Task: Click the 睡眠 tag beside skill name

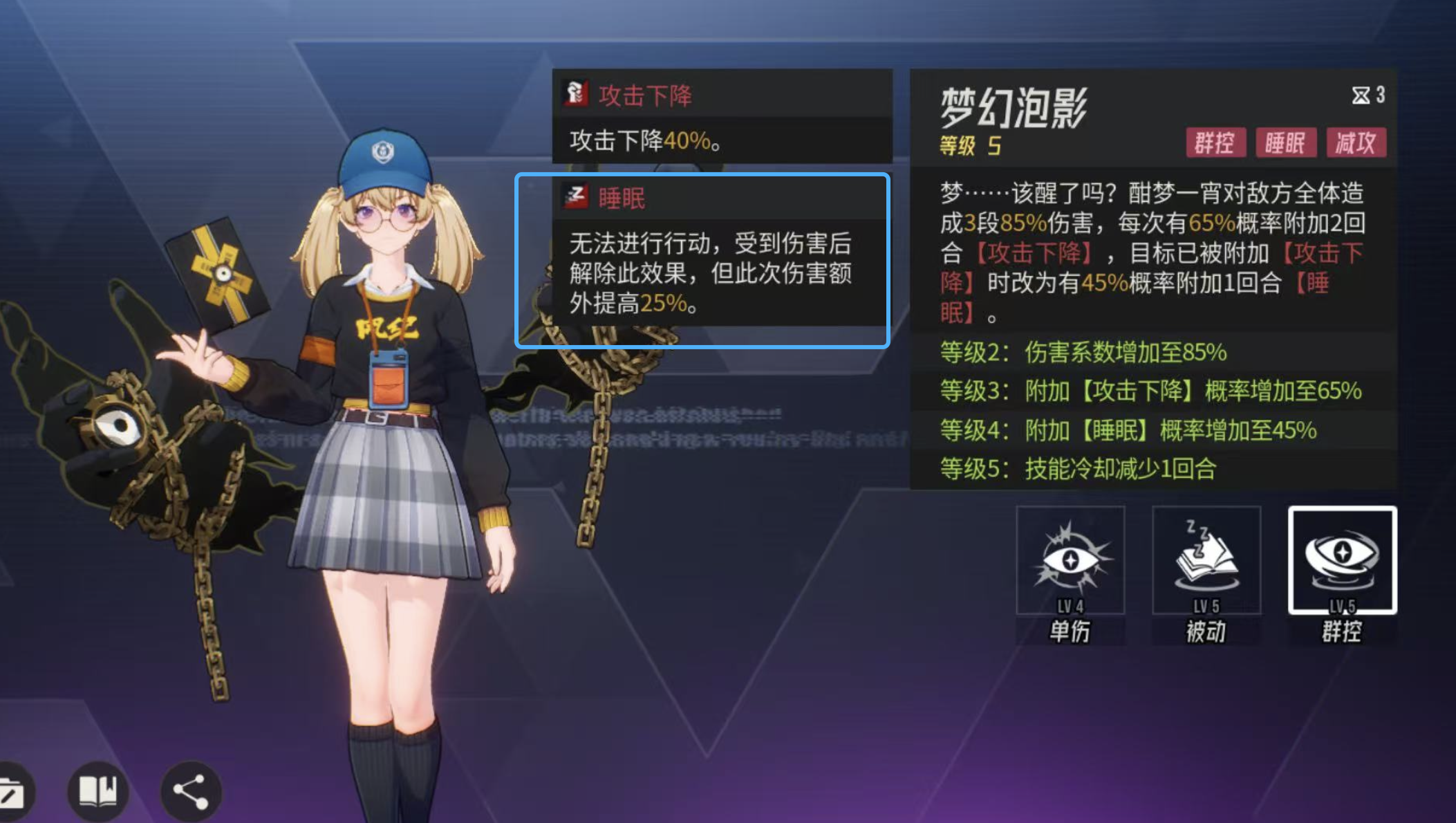Action: coord(1286,143)
